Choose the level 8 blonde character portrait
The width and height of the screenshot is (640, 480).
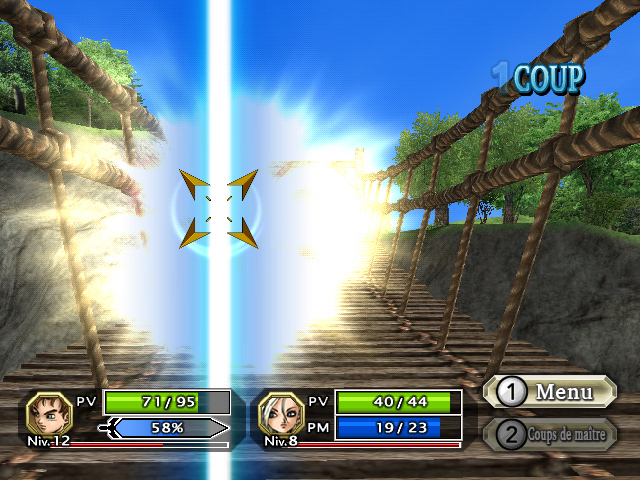click(x=281, y=412)
